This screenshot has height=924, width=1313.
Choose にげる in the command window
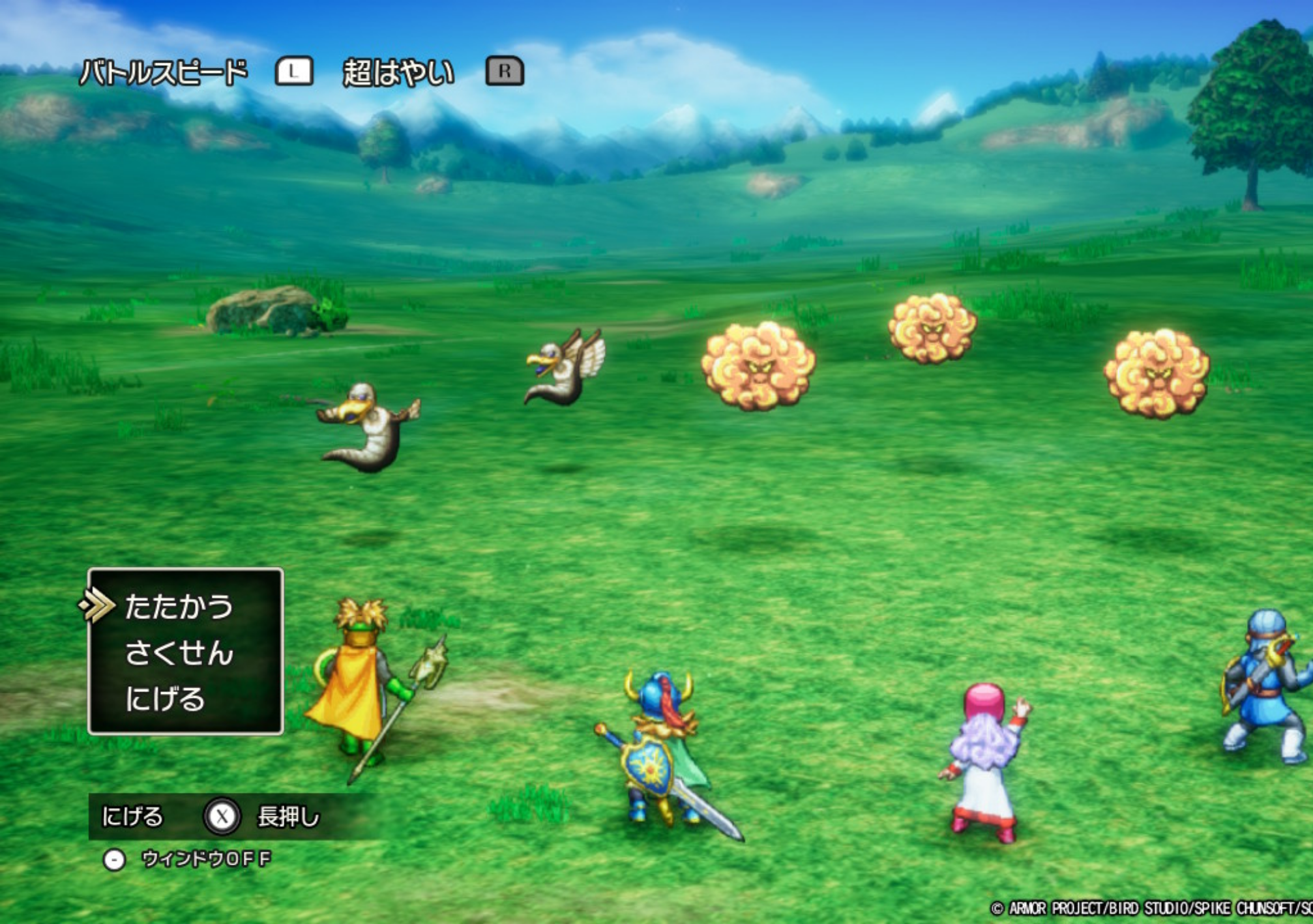165,699
